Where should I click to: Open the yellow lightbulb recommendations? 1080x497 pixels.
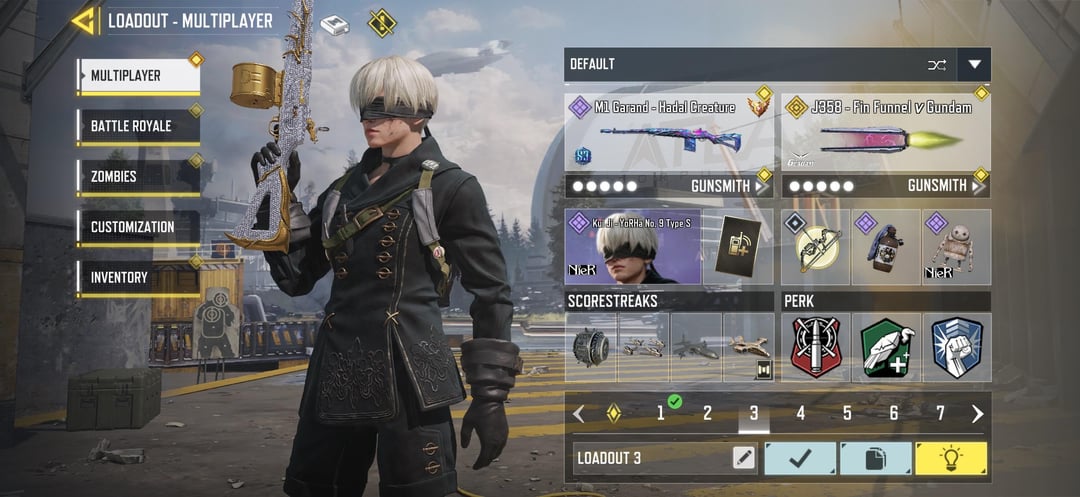click(950, 458)
